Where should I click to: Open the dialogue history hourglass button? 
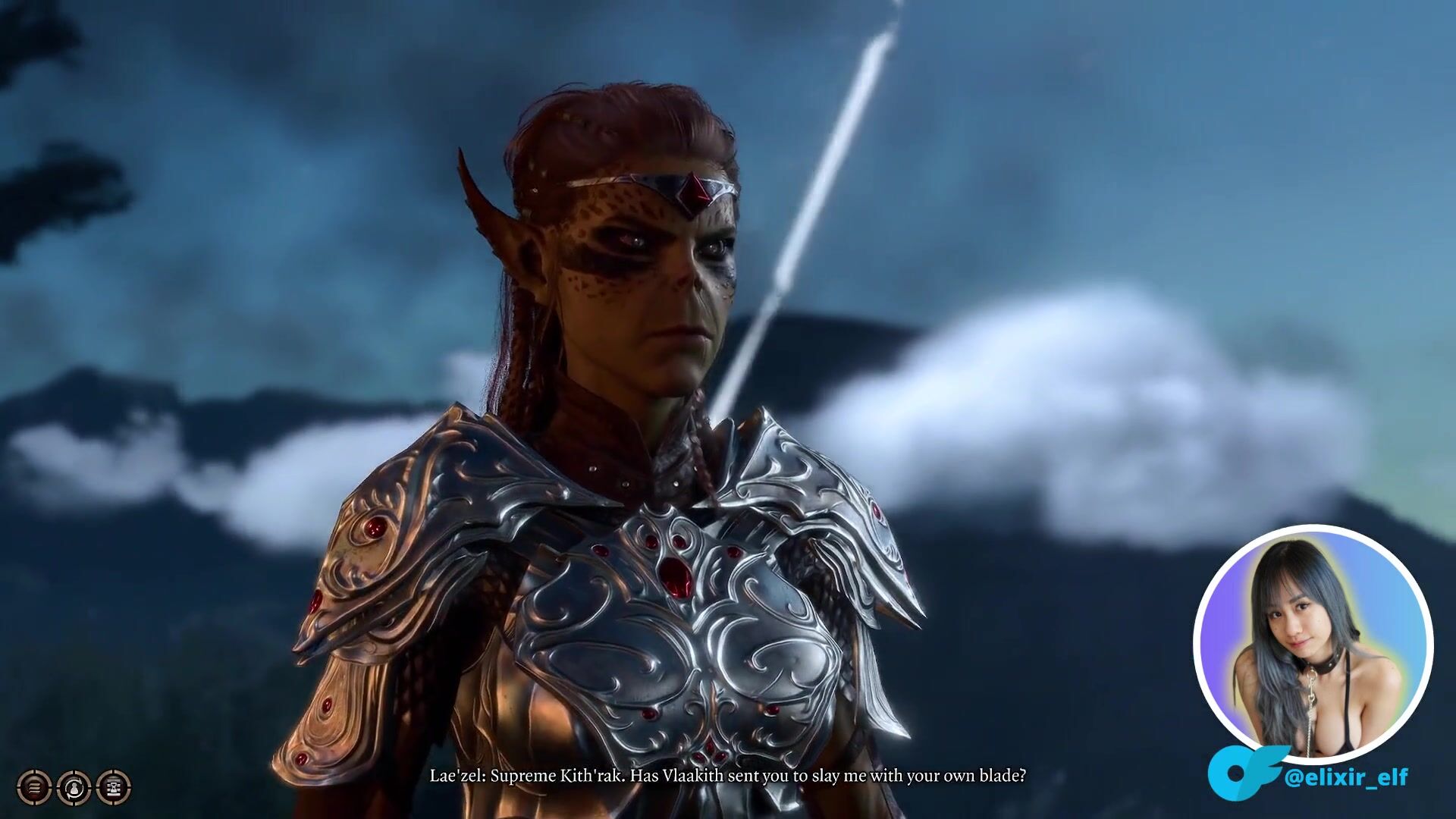pos(113,787)
